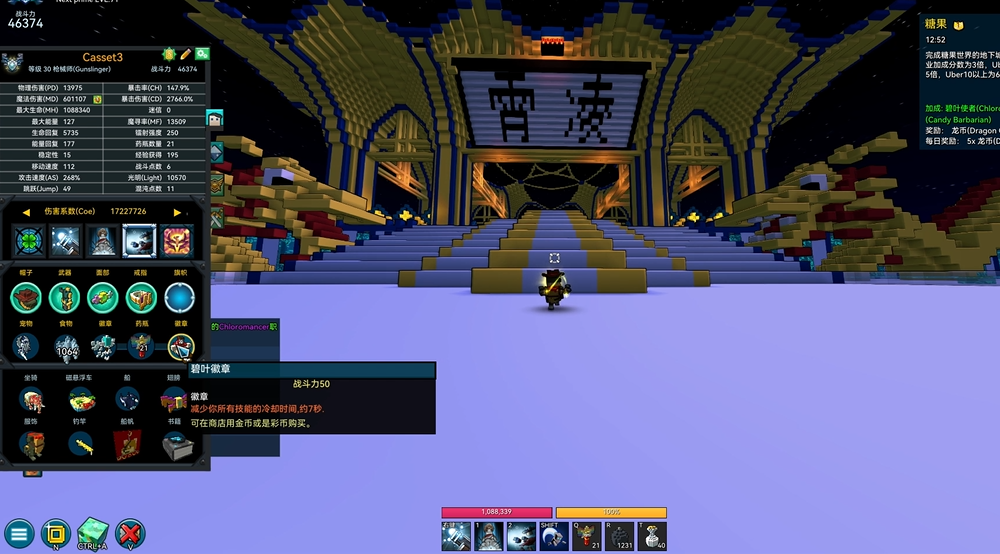Open the face equipment slot
Screen dimensions: 1000x554
[x=103, y=297]
